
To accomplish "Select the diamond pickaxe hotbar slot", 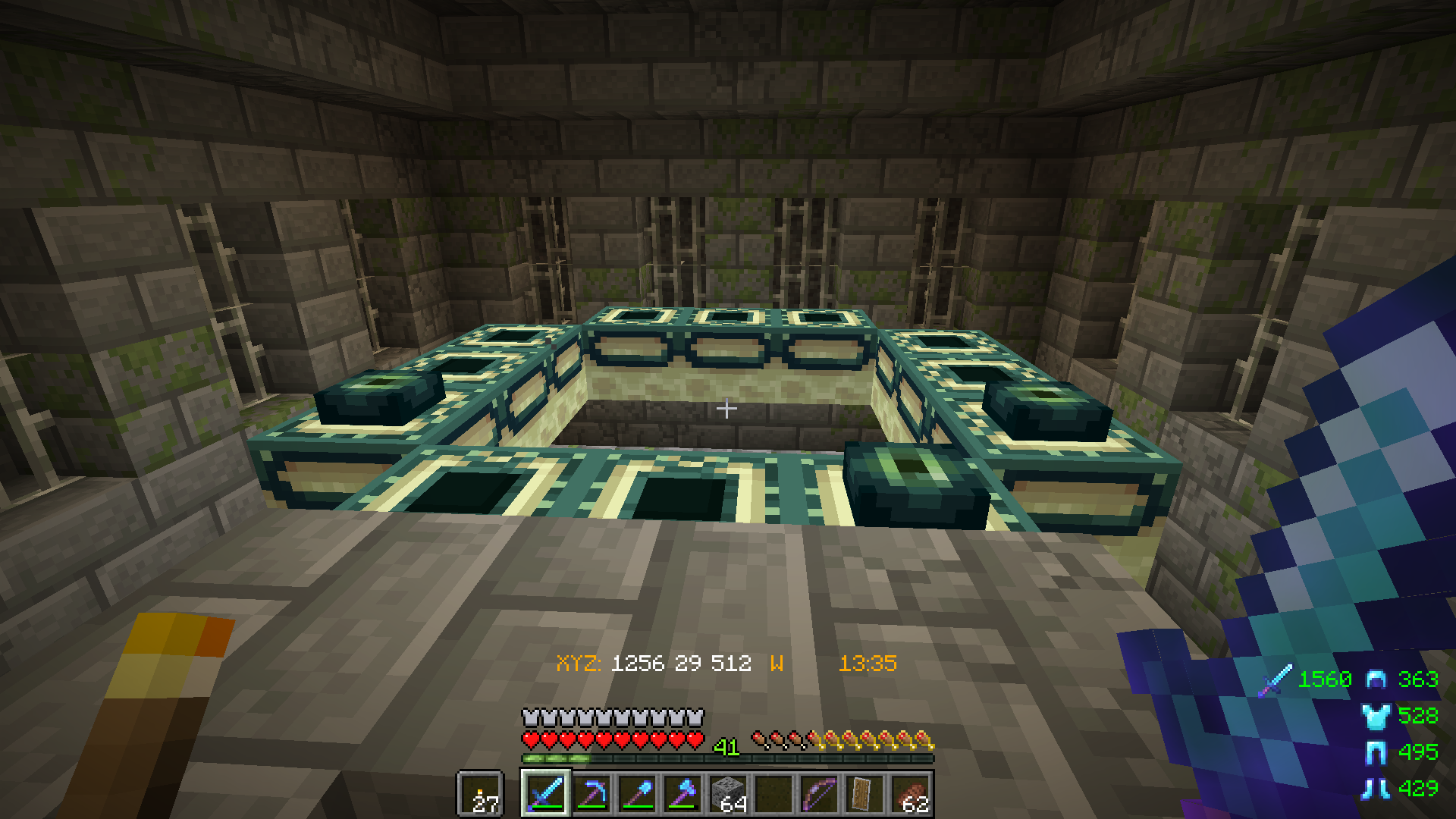I will [591, 793].
